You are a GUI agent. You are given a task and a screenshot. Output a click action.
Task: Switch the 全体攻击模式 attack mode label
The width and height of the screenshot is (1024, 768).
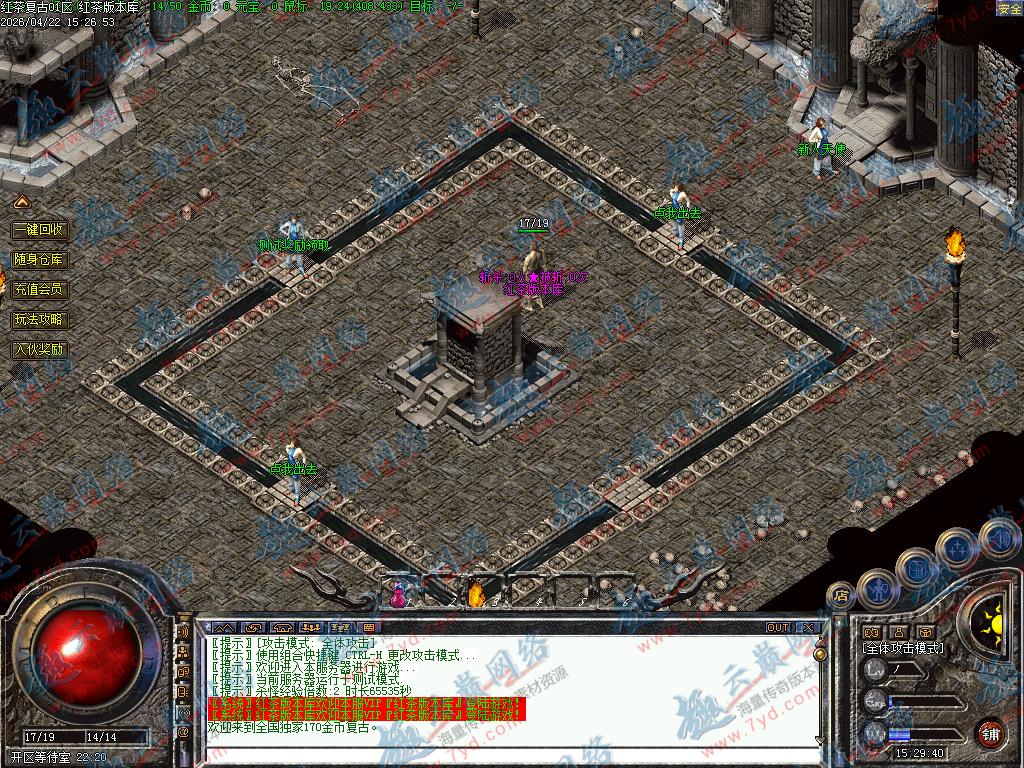(x=903, y=648)
